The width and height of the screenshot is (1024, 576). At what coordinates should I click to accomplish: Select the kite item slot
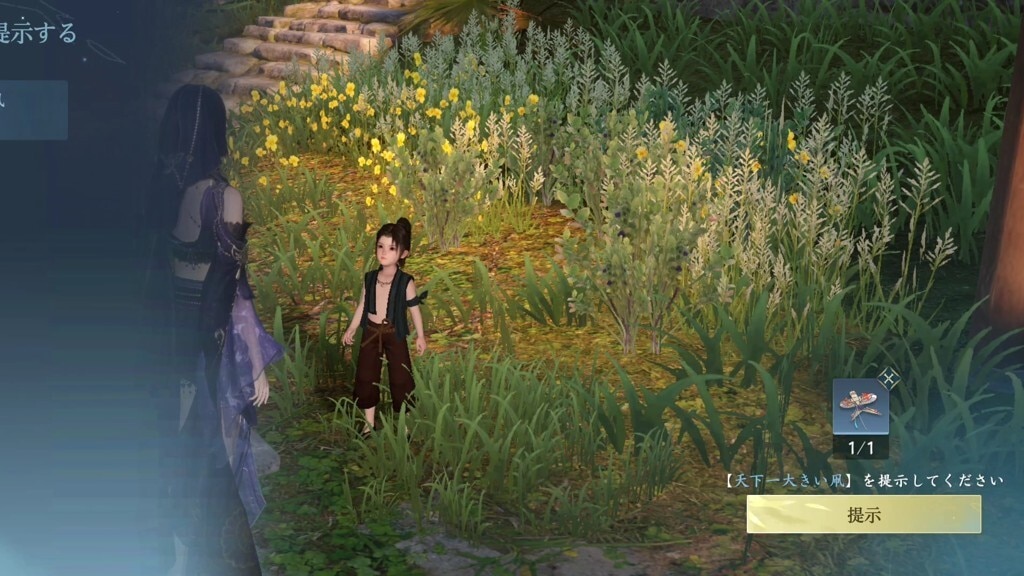pyautogui.click(x=860, y=408)
